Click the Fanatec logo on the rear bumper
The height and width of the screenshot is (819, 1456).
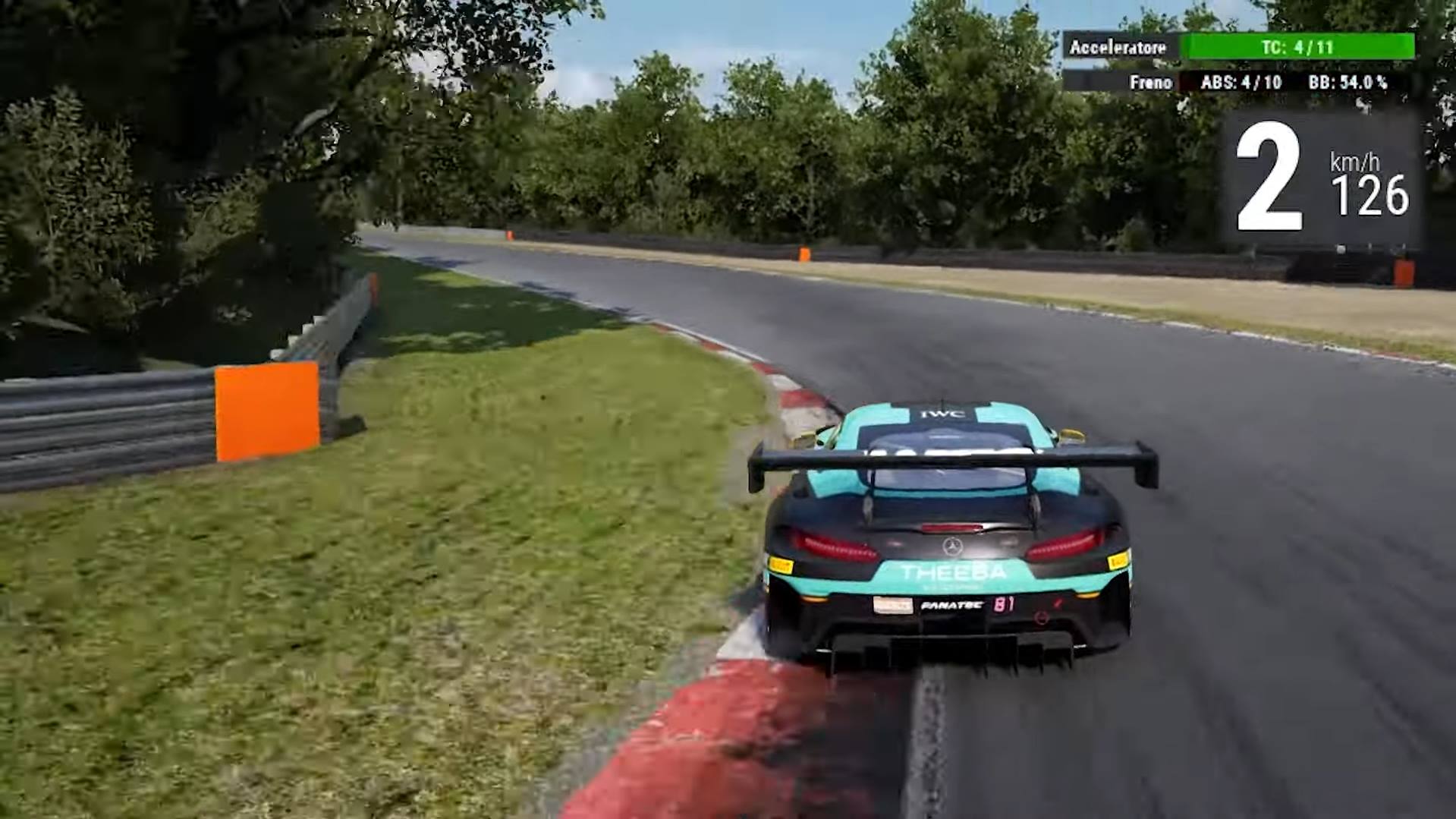tap(951, 606)
